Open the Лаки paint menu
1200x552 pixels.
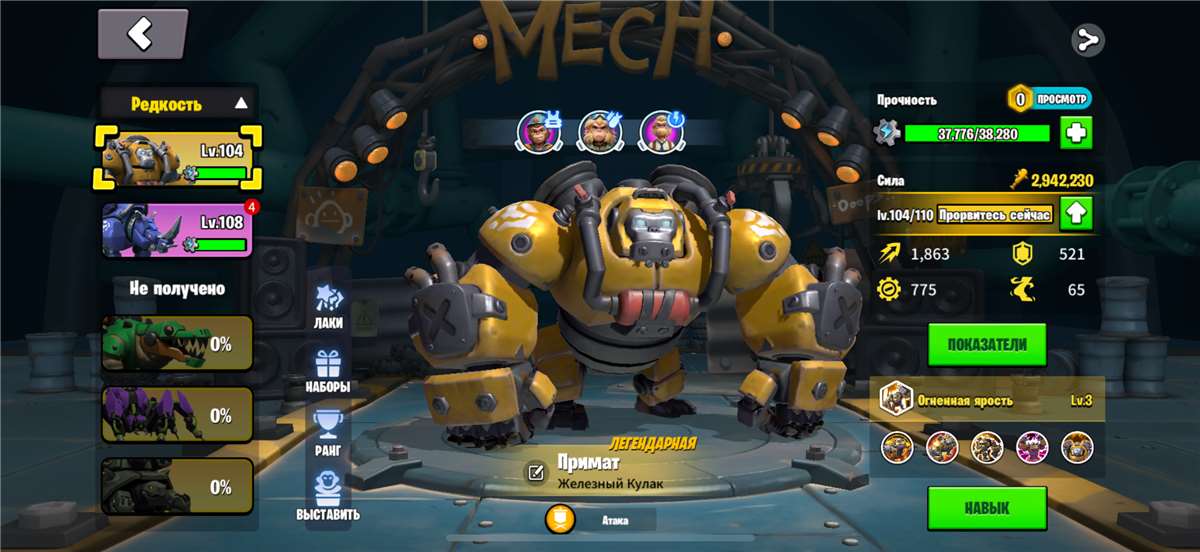tap(328, 305)
